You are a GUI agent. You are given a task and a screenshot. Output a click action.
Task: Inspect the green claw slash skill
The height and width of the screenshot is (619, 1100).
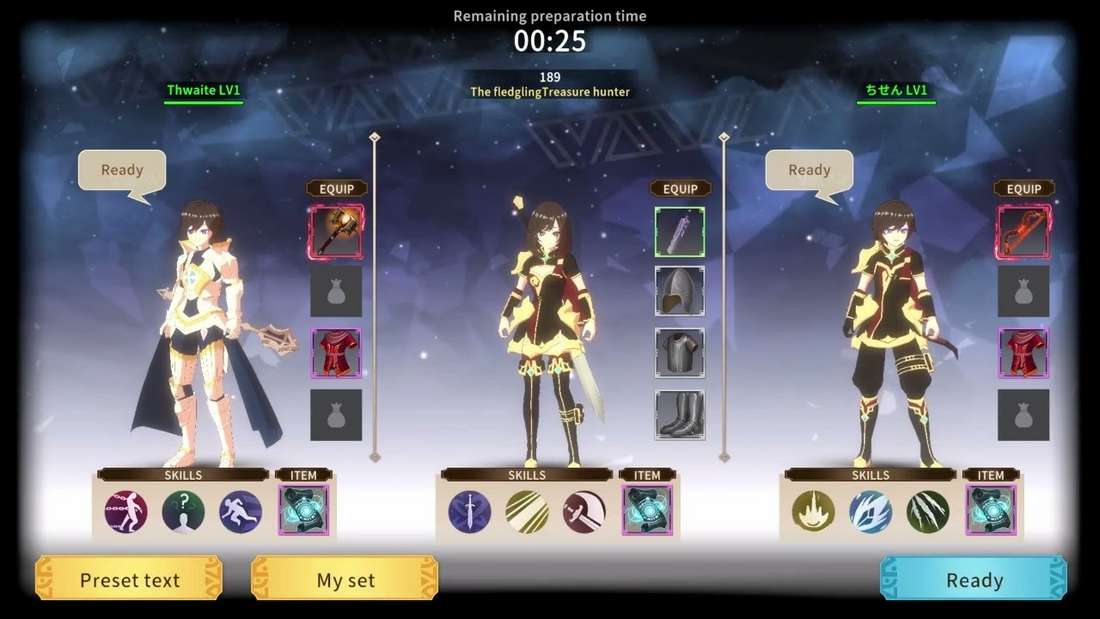tap(928, 511)
